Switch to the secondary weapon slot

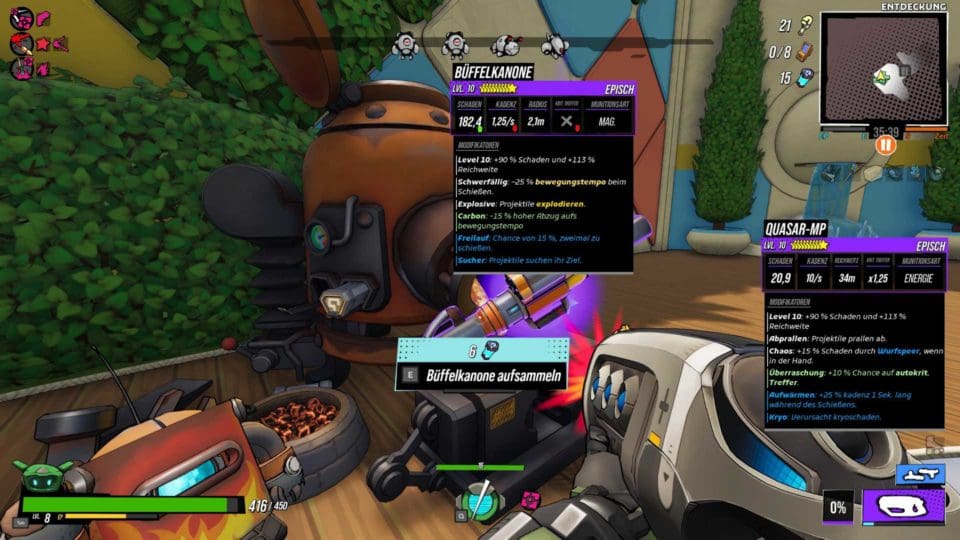(x=919, y=473)
